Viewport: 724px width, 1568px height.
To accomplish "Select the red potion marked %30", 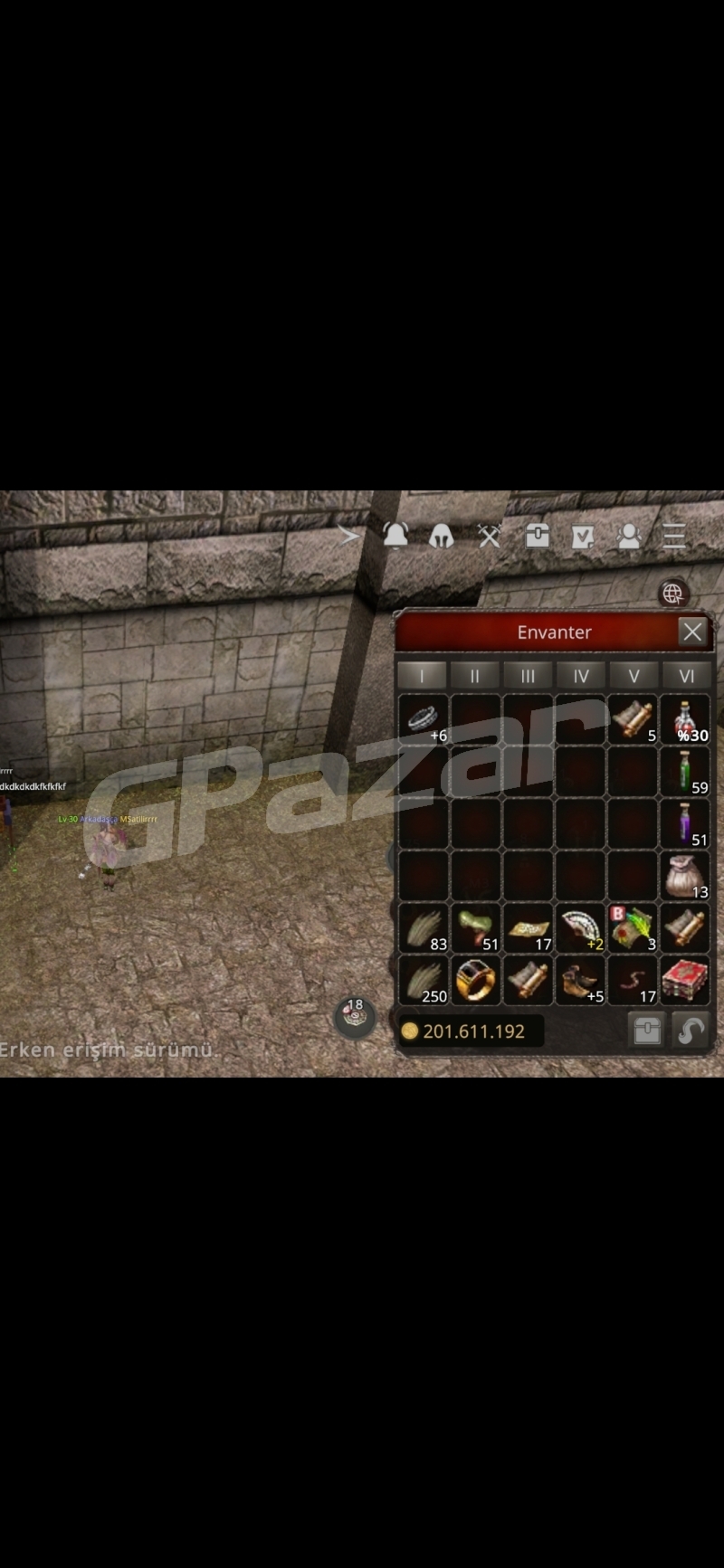I will tap(685, 719).
